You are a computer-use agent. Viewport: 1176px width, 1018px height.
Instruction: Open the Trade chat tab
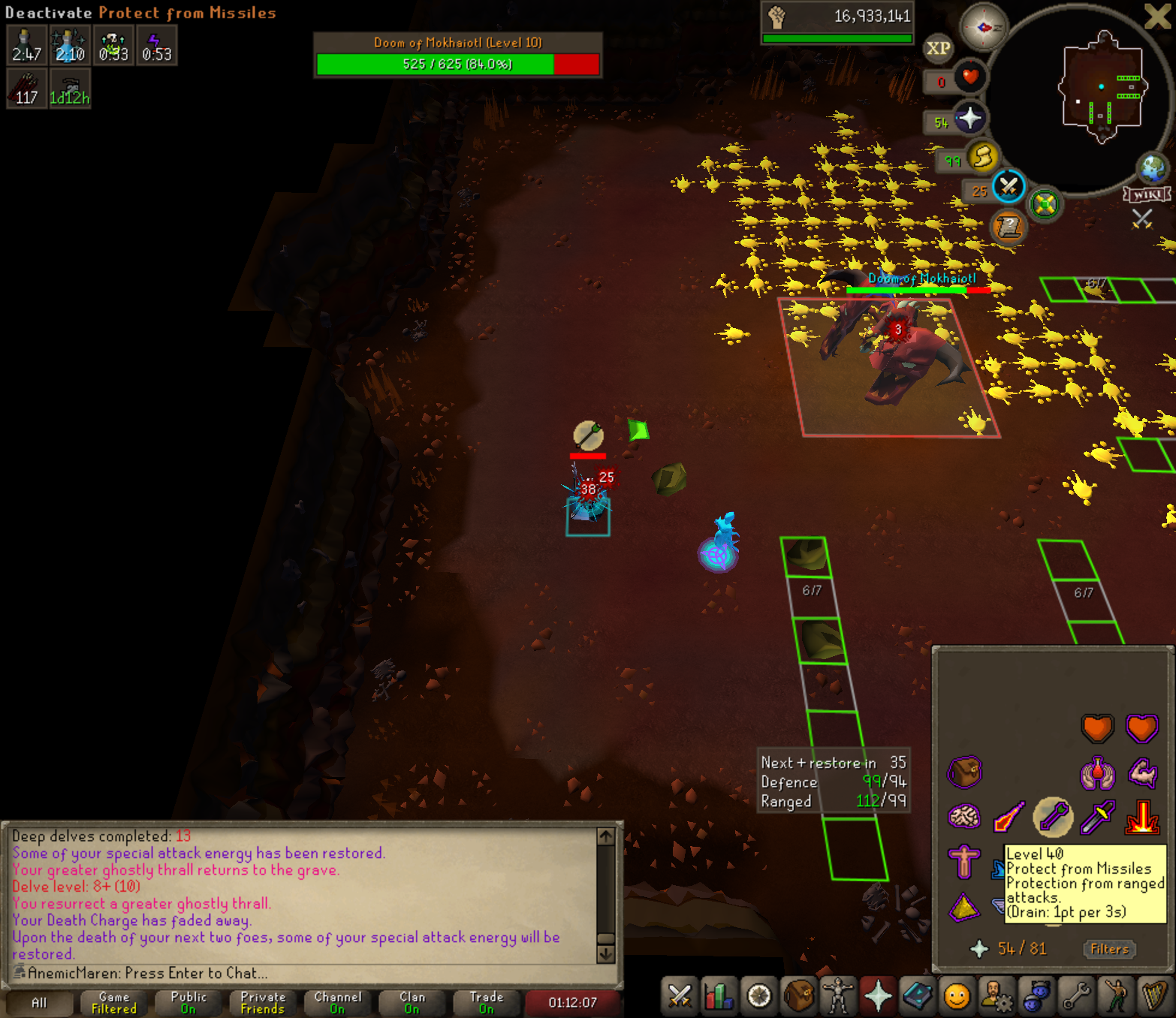point(486,1002)
